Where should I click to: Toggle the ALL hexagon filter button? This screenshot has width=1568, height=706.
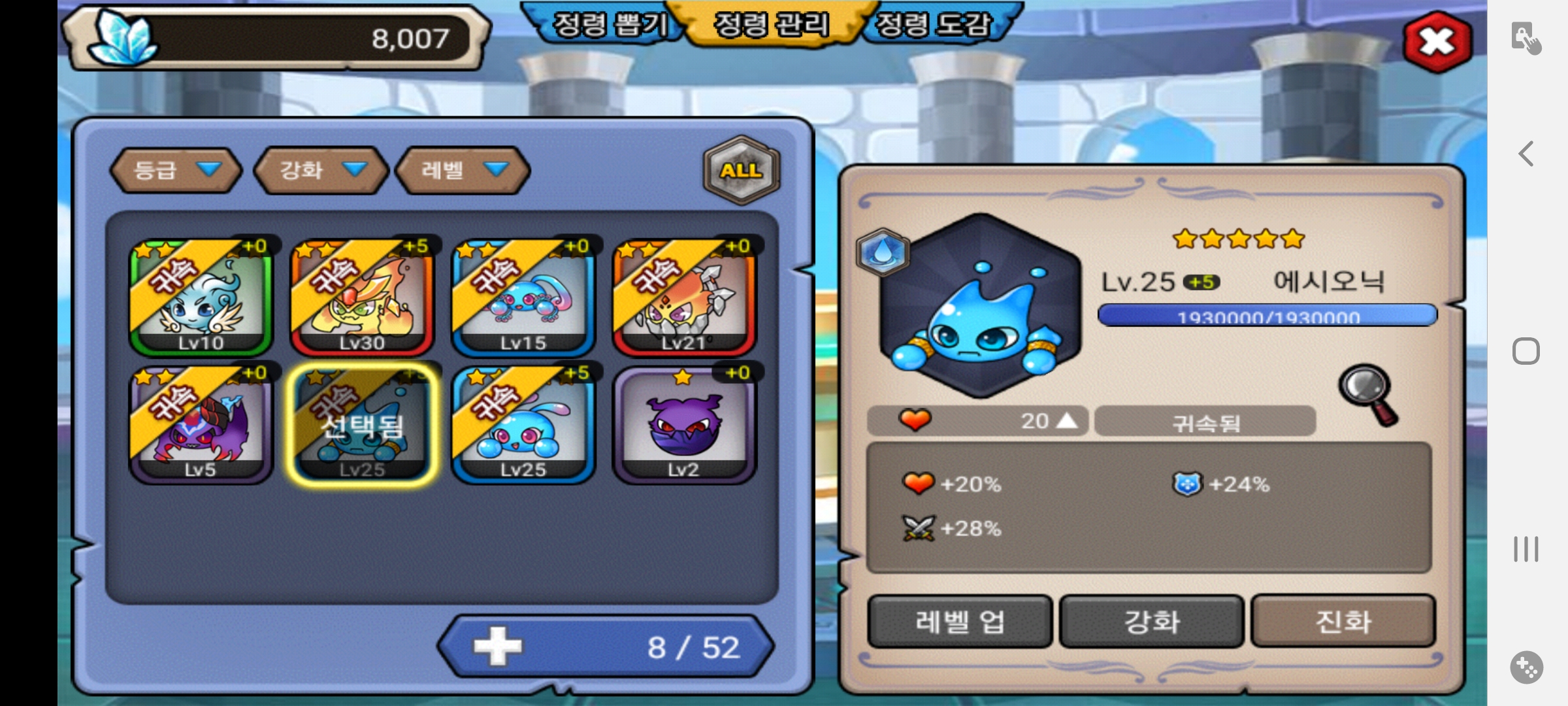[741, 170]
